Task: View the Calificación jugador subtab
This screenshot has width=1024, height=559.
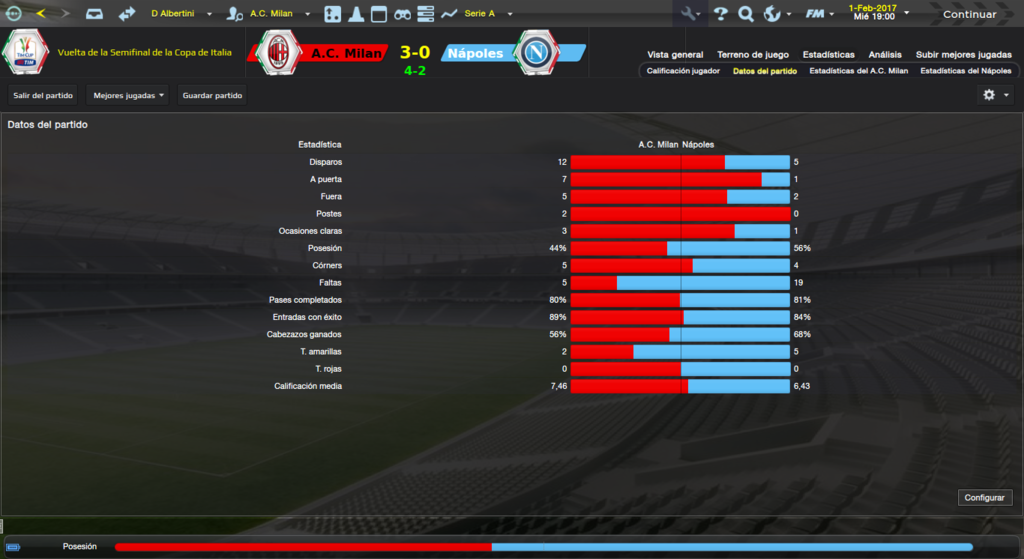Action: (683, 72)
